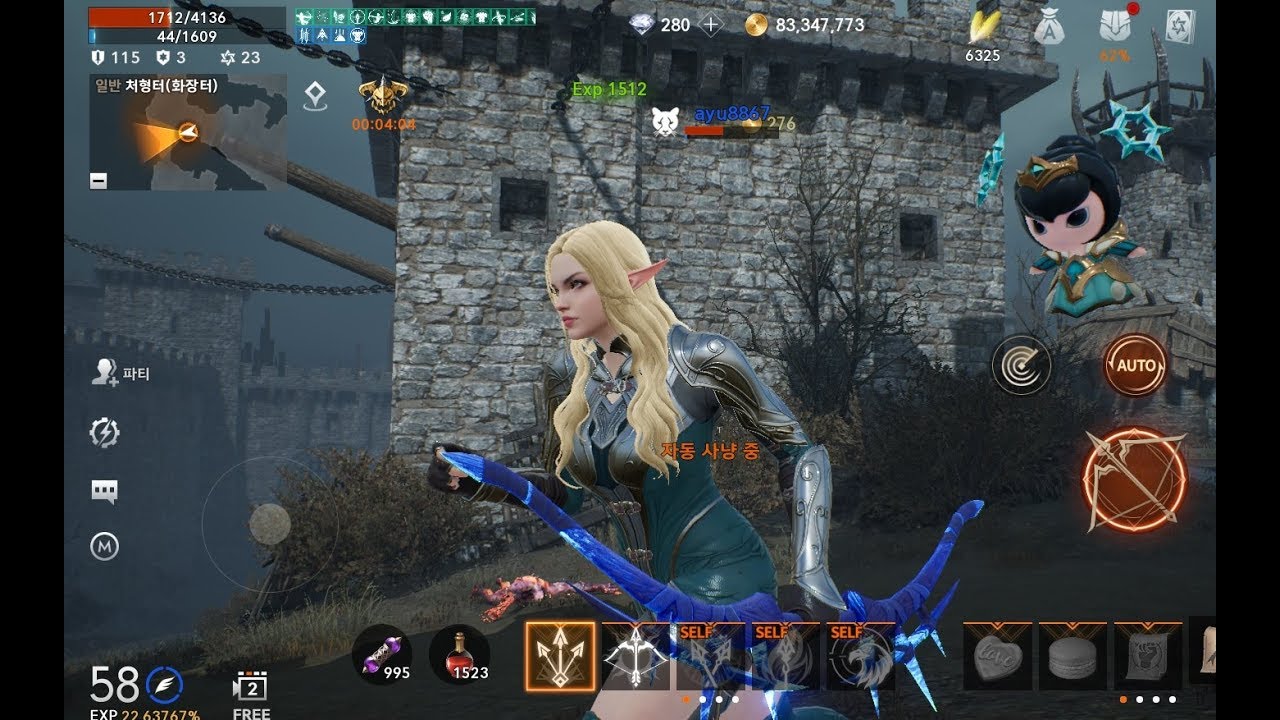Open the scroll menu icon in the top corner
The width and height of the screenshot is (1280, 720).
point(1181,27)
